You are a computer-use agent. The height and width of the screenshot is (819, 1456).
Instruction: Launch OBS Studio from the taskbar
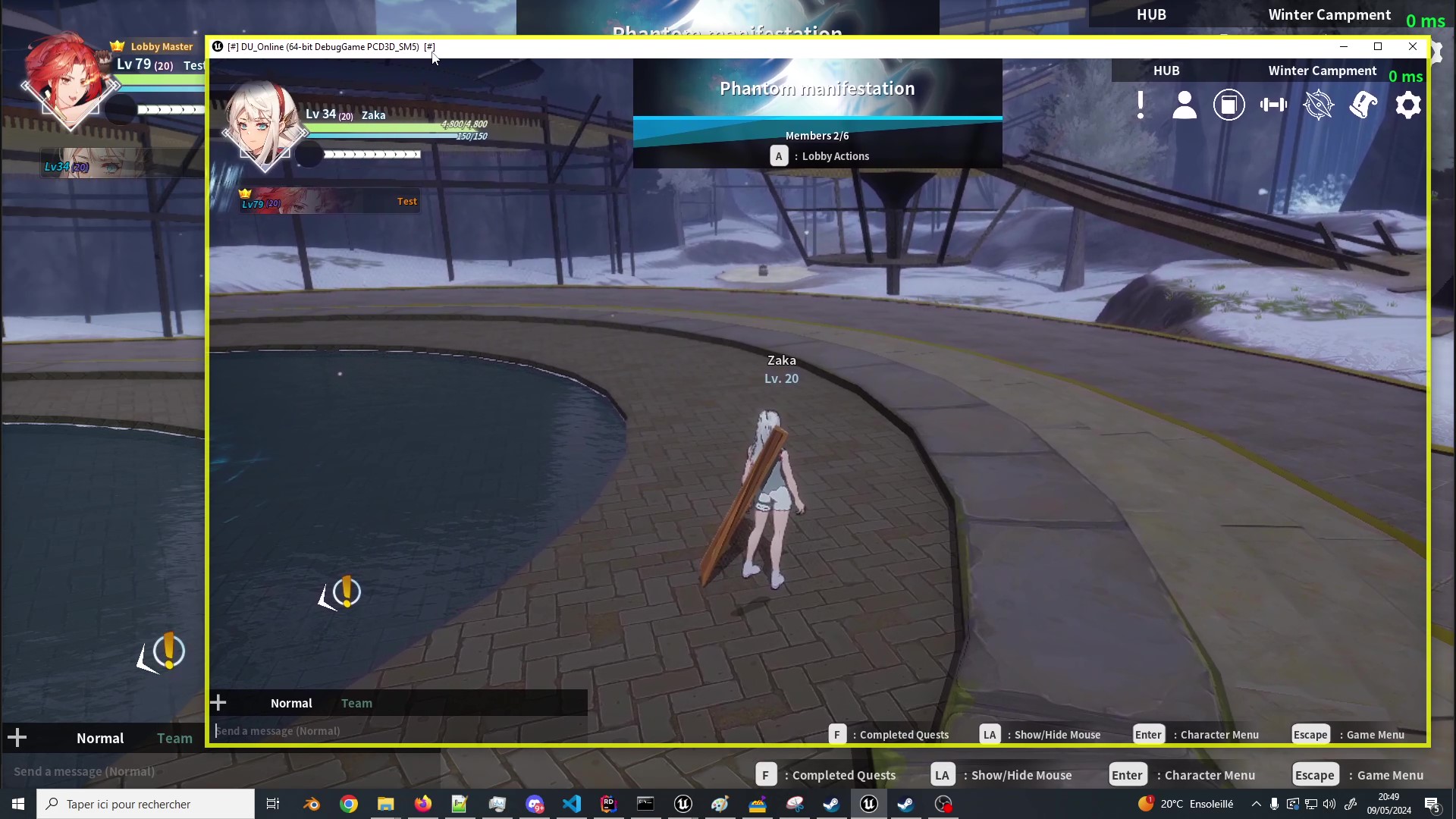coord(944,804)
